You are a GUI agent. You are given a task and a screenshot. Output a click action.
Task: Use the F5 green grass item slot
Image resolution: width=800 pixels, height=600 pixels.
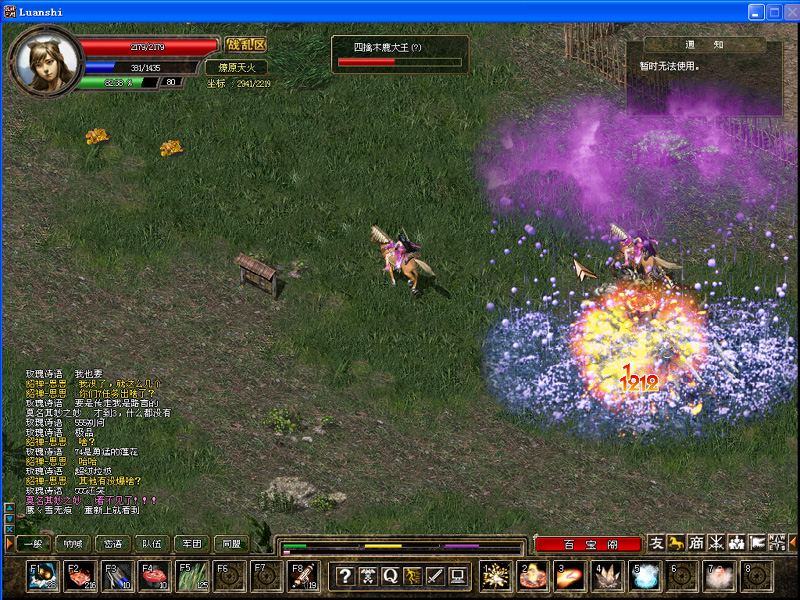(x=192, y=576)
